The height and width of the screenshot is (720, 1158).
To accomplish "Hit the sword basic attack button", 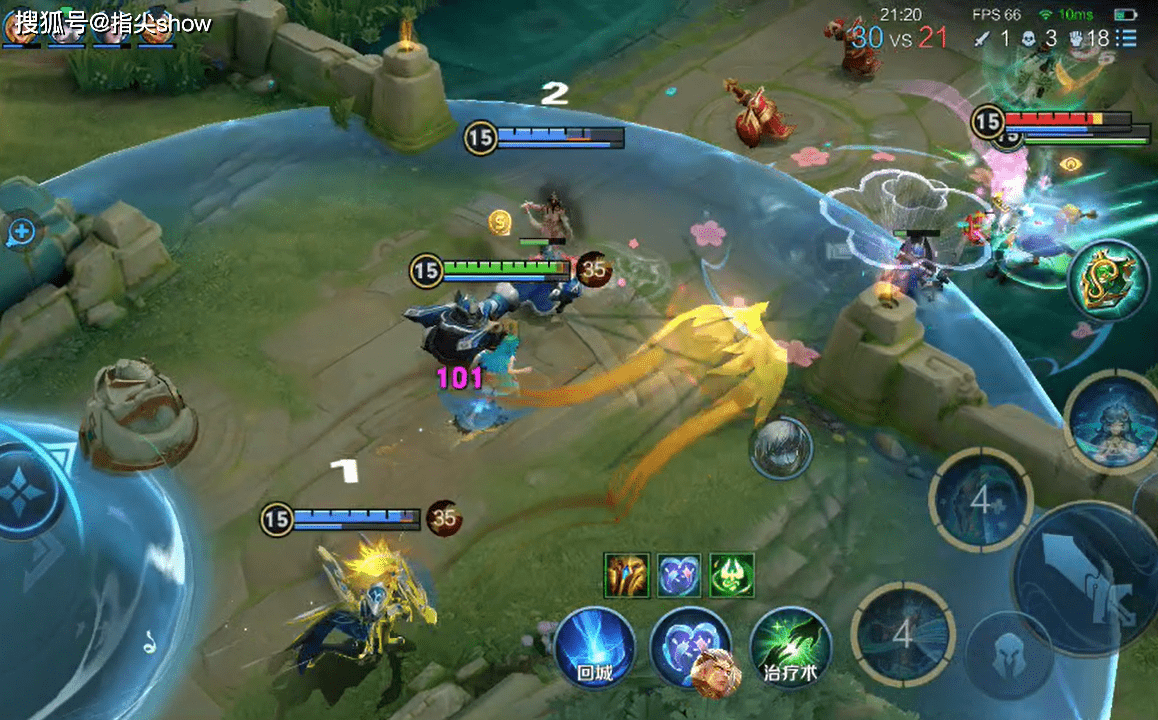I will point(1085,580).
